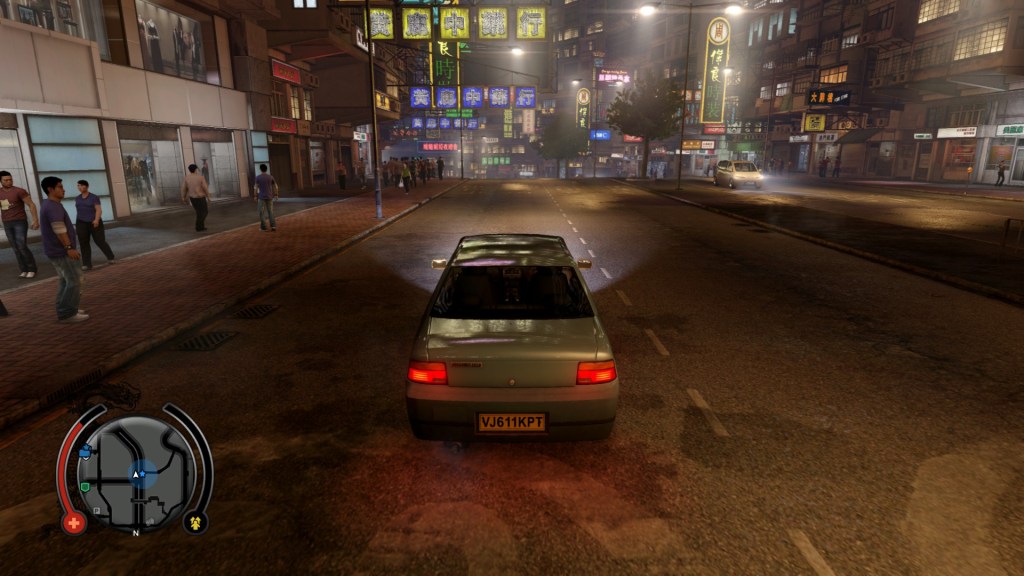This screenshot has width=1024, height=576.
Task: Click the yellow face meter icon
Action: (x=193, y=522)
